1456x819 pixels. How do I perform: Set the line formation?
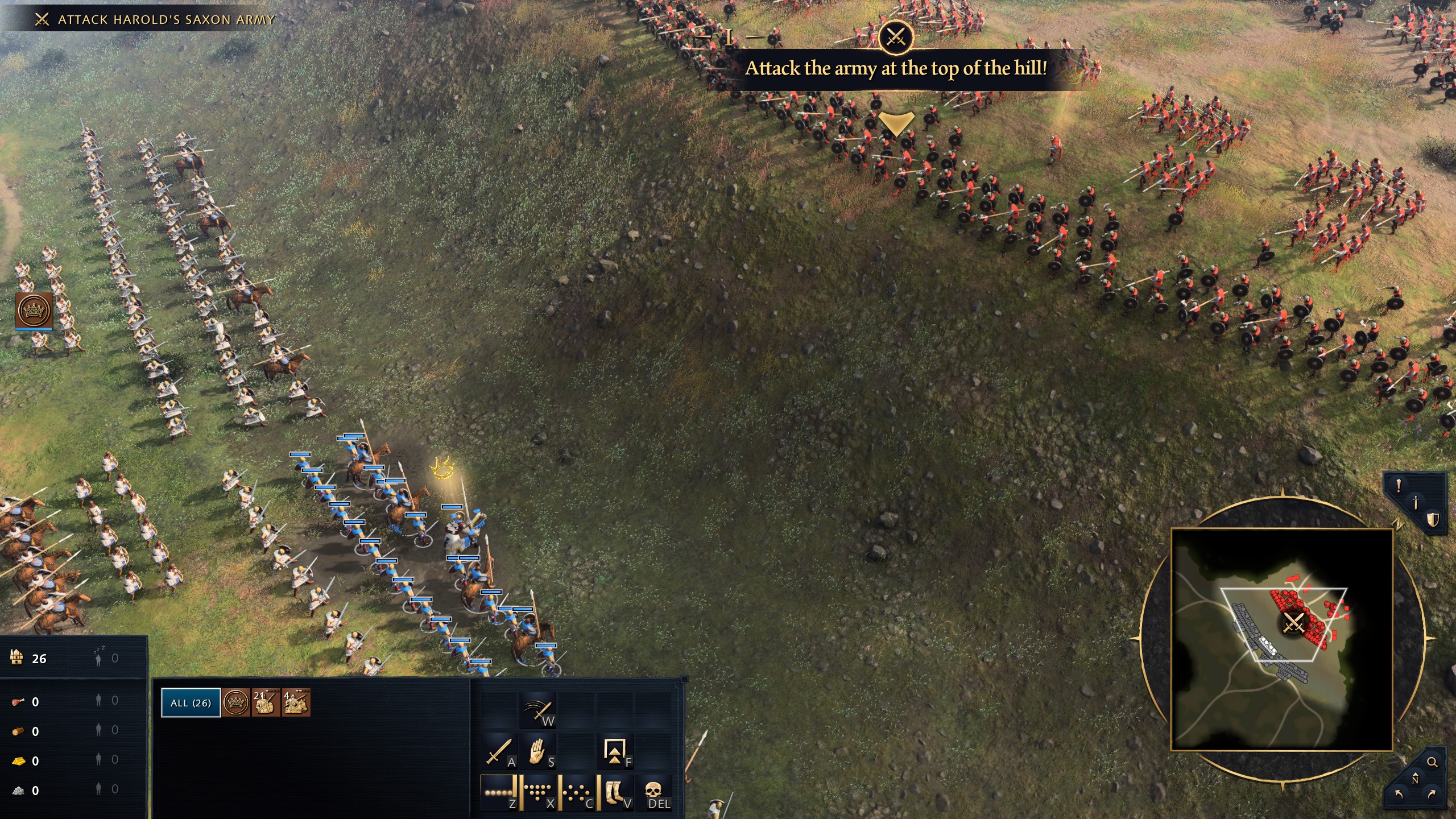coord(499,792)
